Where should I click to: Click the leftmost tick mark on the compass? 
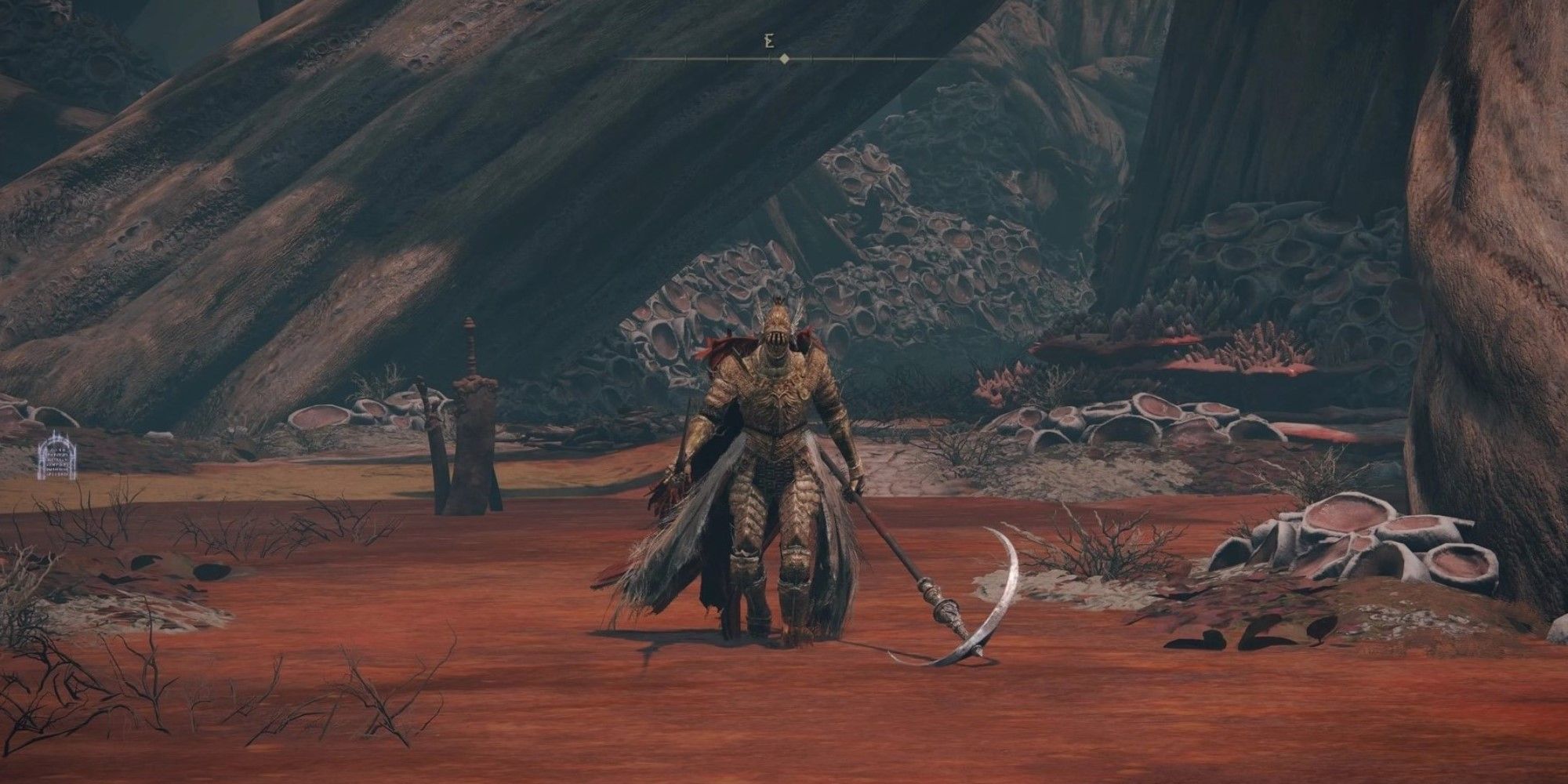[x=685, y=58]
